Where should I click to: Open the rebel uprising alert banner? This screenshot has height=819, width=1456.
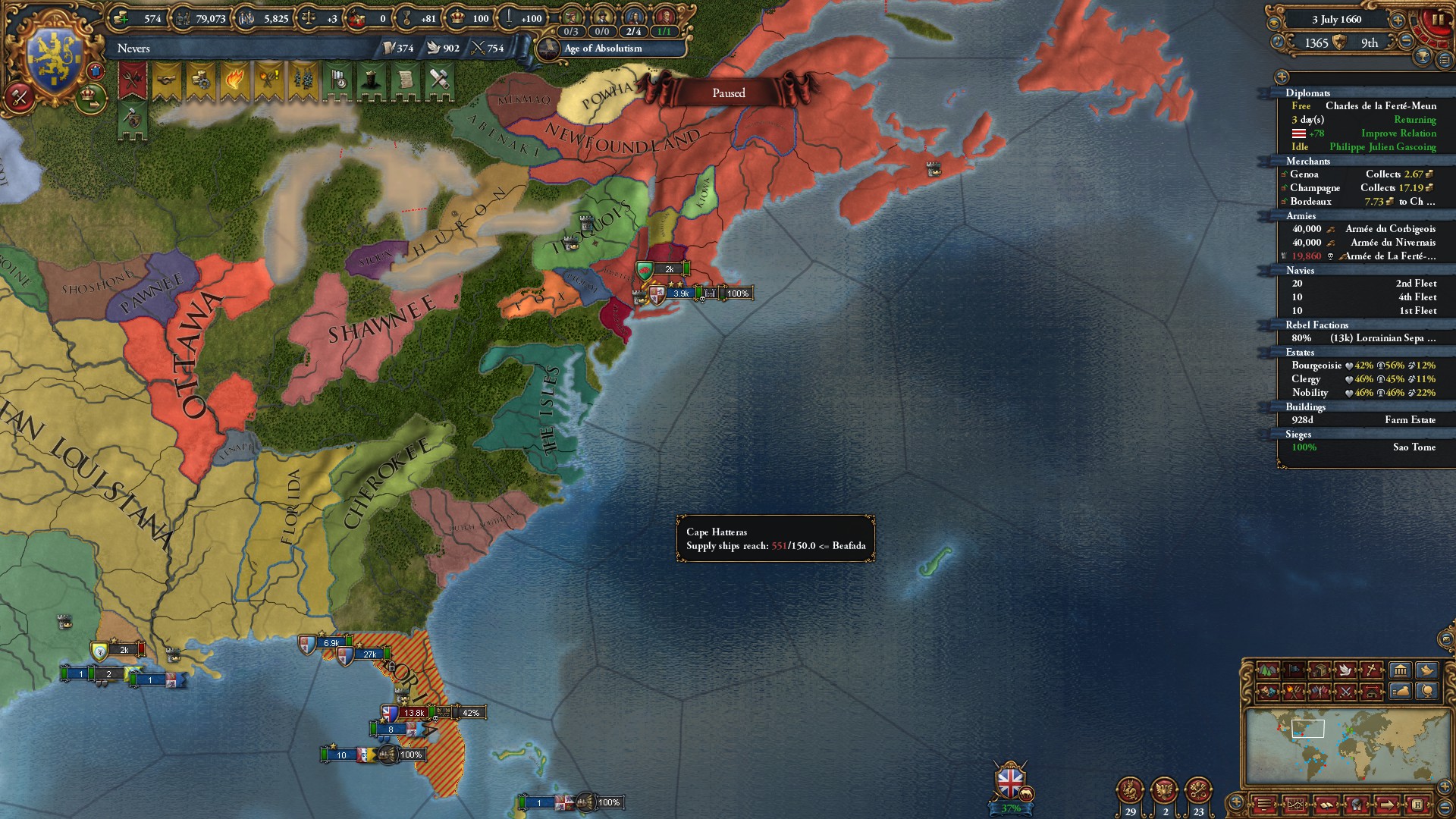[268, 79]
